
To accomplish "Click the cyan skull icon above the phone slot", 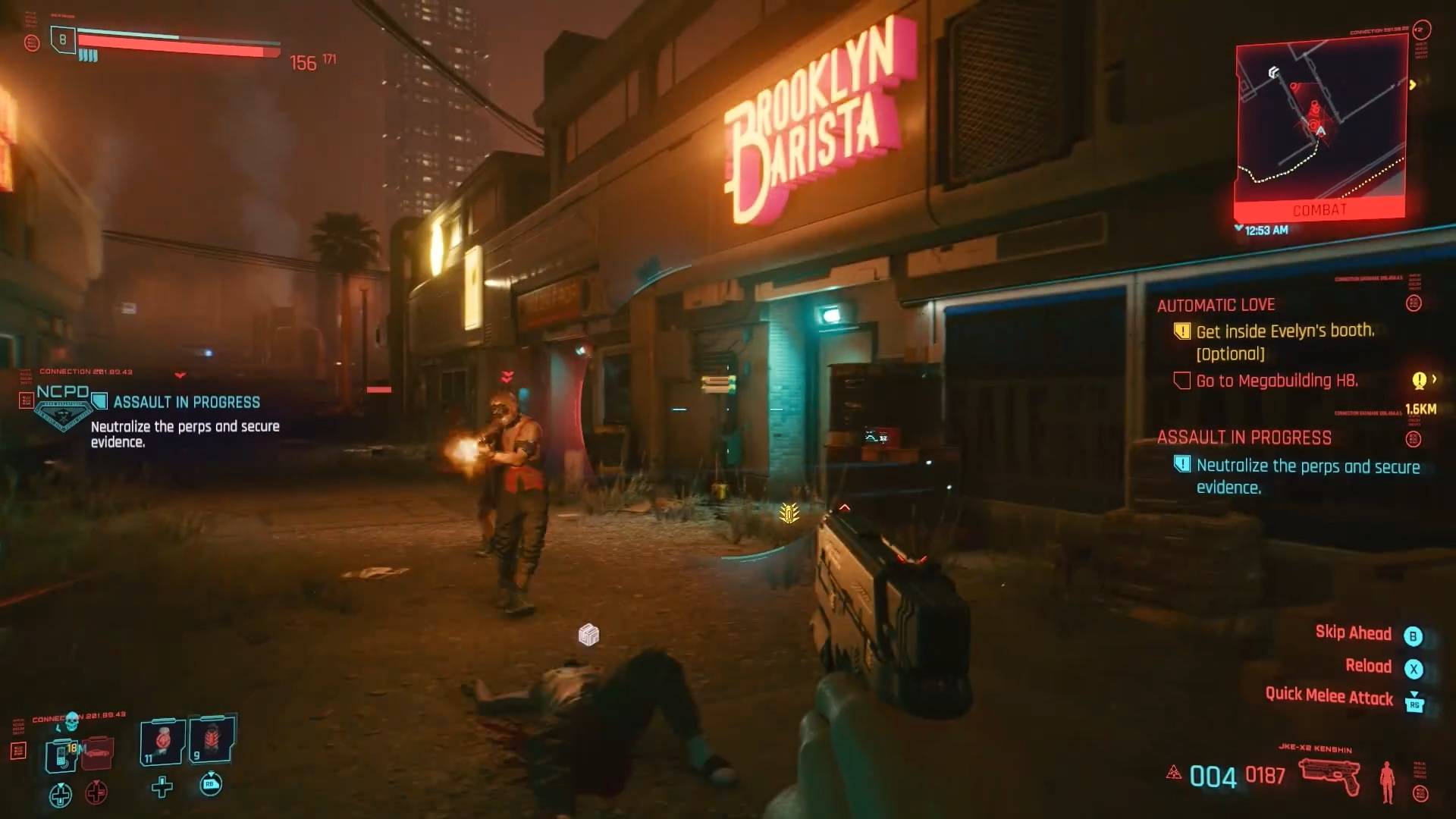I will click(x=72, y=720).
